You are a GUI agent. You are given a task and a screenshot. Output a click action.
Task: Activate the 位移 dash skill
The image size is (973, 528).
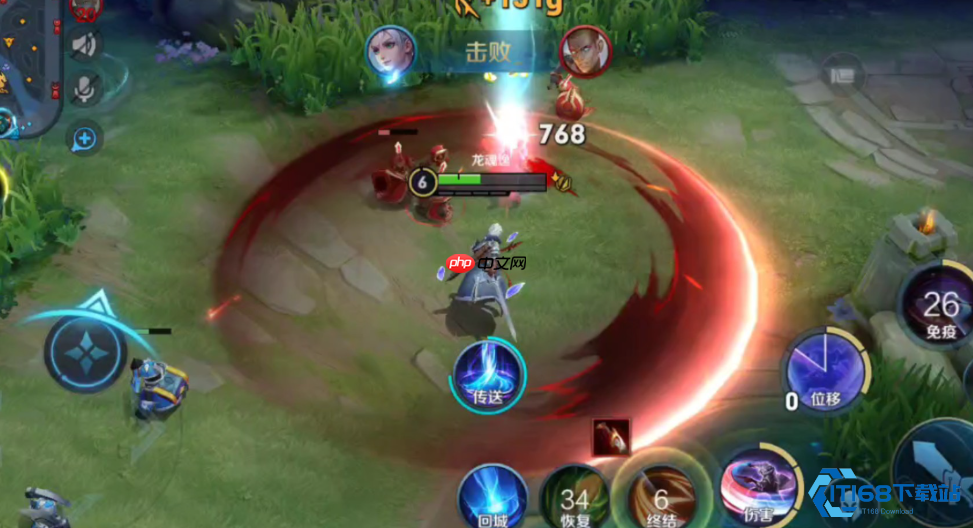click(x=824, y=370)
